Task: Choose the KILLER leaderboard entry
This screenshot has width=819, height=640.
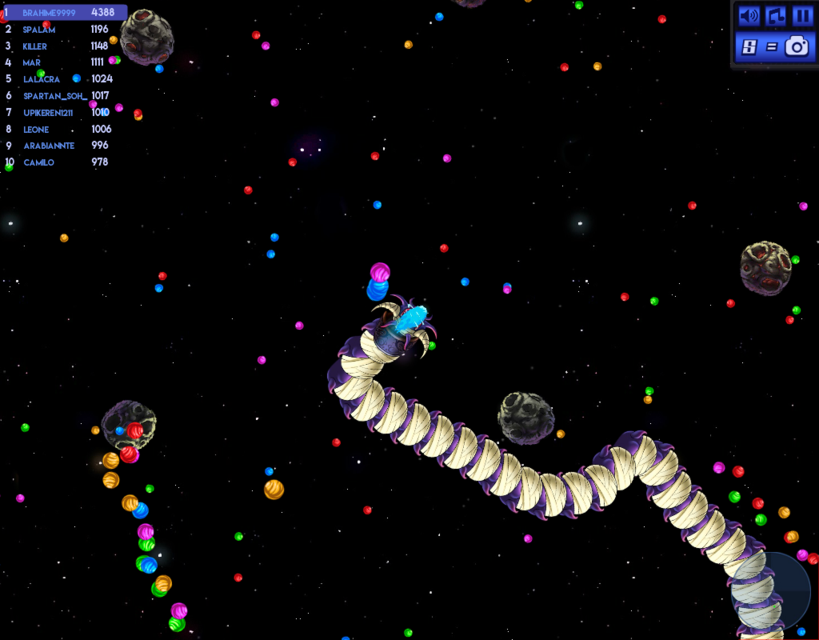Action: [62, 46]
